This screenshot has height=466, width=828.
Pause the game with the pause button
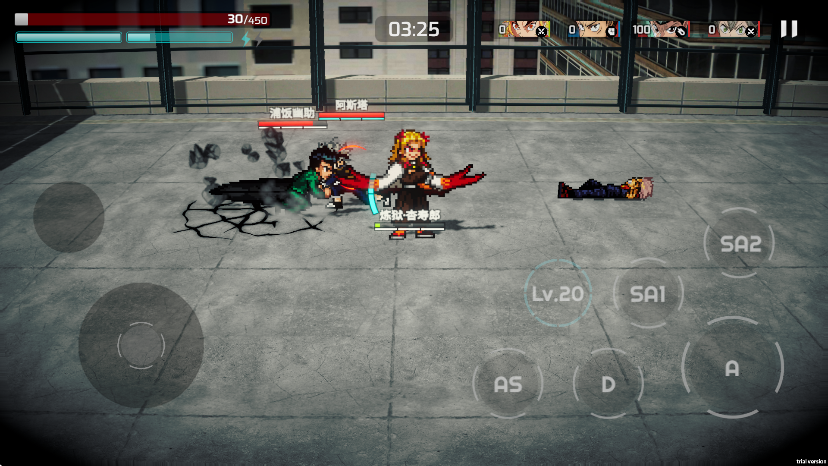pos(789,29)
